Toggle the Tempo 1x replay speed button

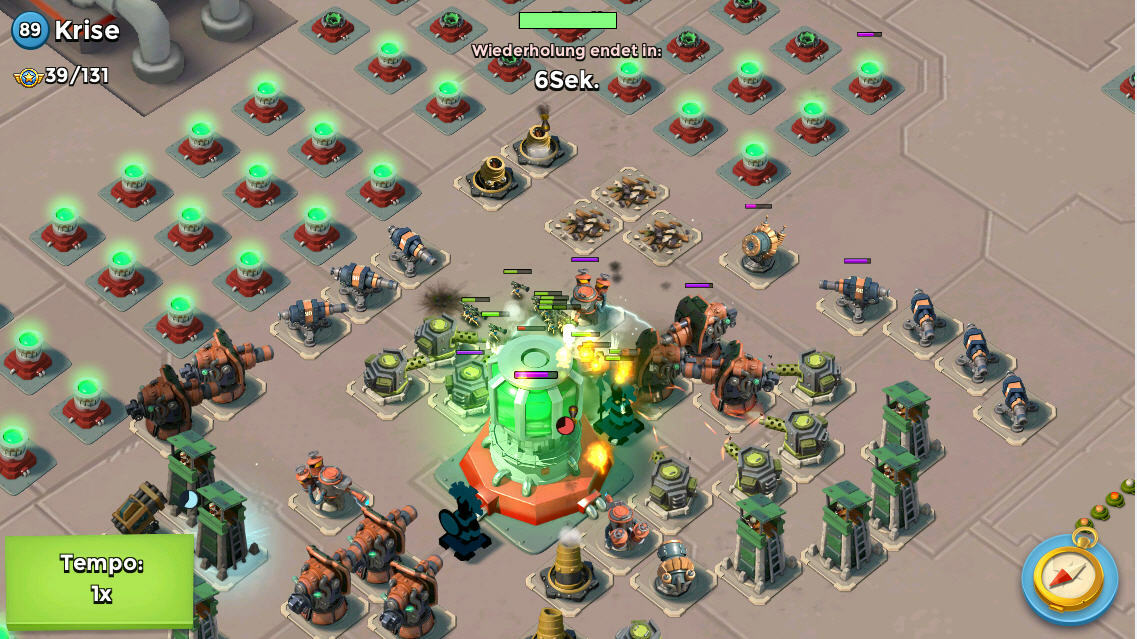point(99,579)
